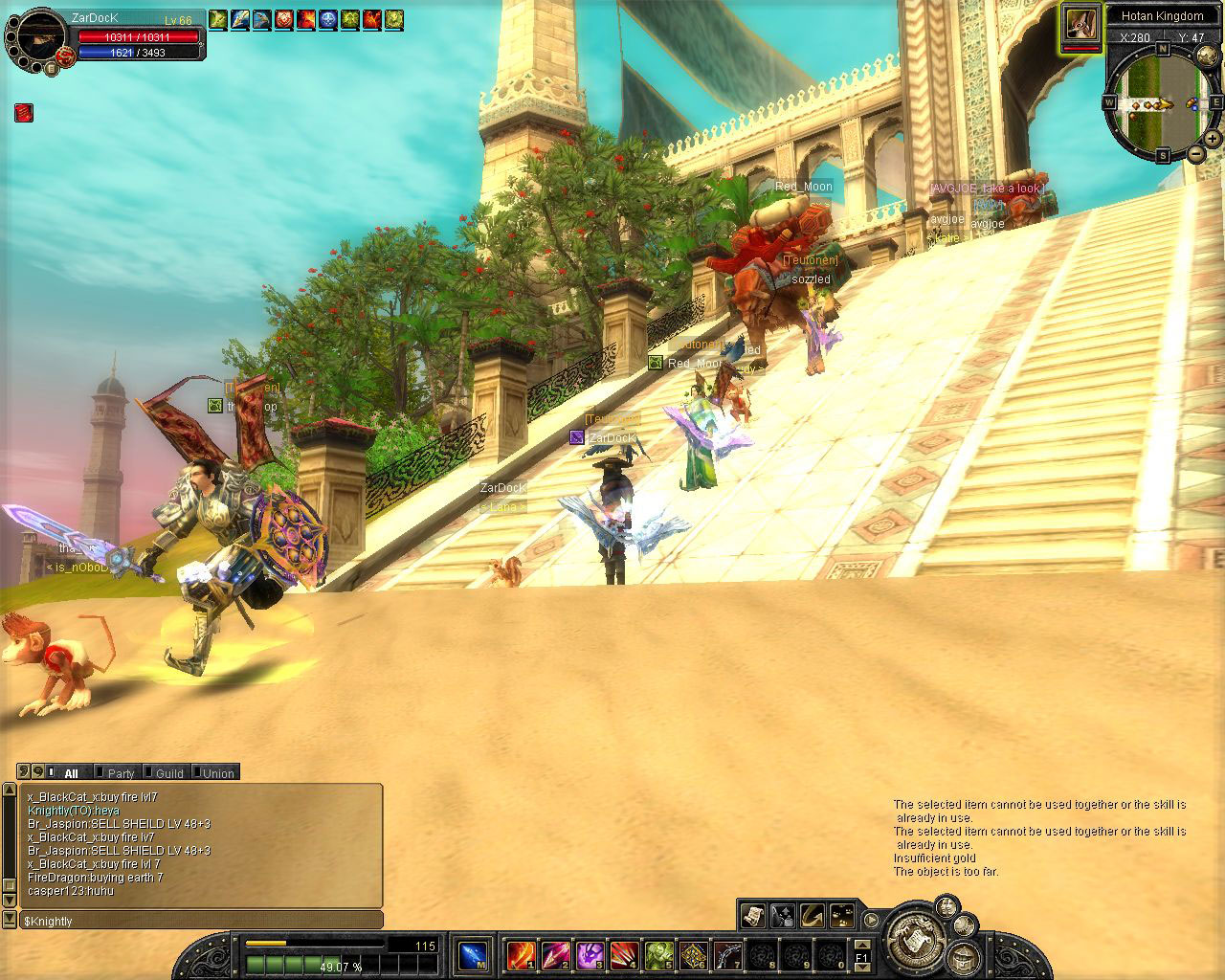Trigger the green skill in hotbar slot 5
The height and width of the screenshot is (980, 1225).
[x=658, y=955]
